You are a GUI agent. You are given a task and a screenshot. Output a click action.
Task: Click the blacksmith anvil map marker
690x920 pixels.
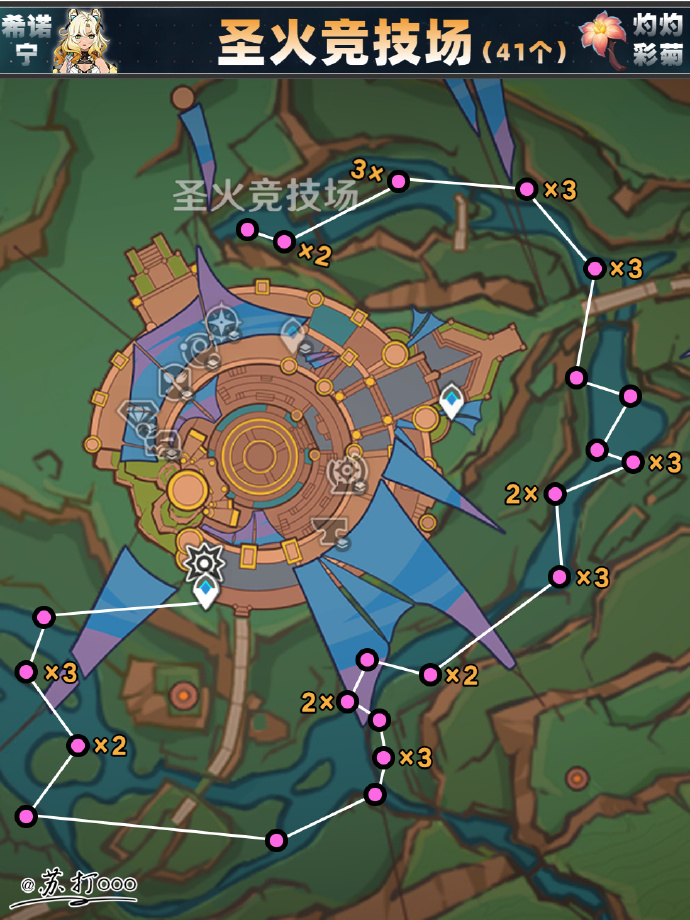pos(327,527)
